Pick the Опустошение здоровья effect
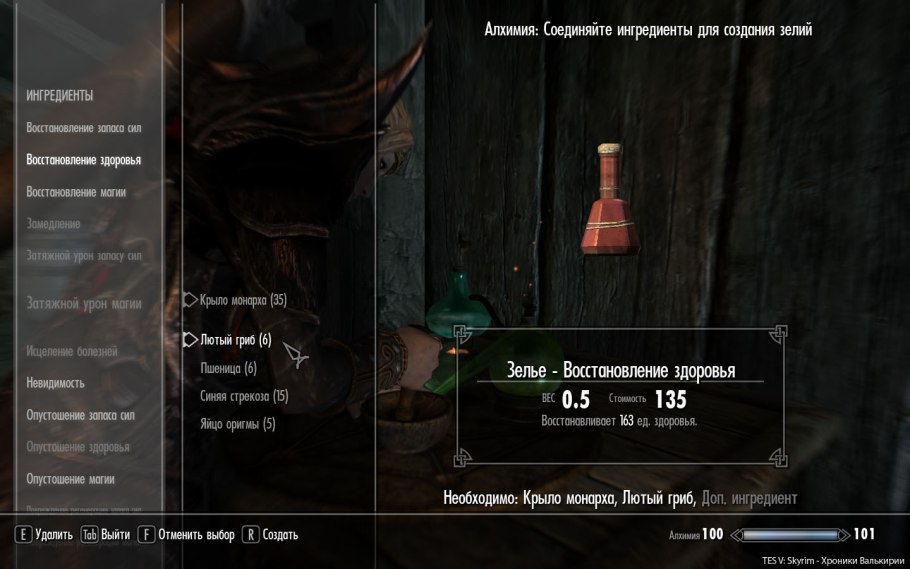 click(x=78, y=447)
